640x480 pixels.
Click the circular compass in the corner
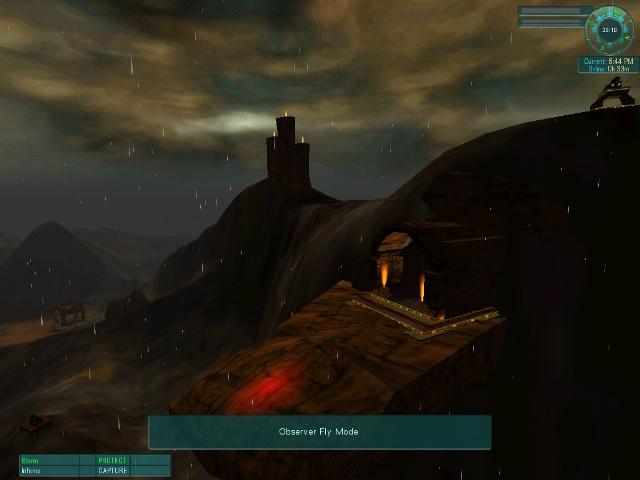pyautogui.click(x=610, y=30)
